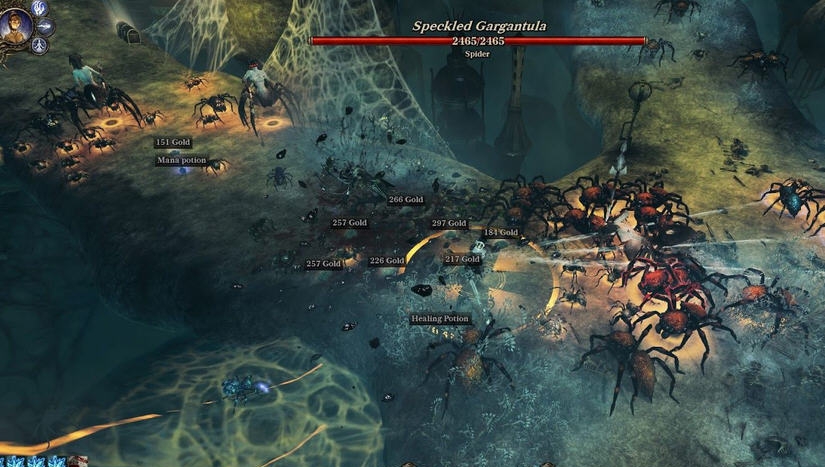Pick up the Healing Potion loot label
Viewport: 825px width, 467px height.
(440, 319)
